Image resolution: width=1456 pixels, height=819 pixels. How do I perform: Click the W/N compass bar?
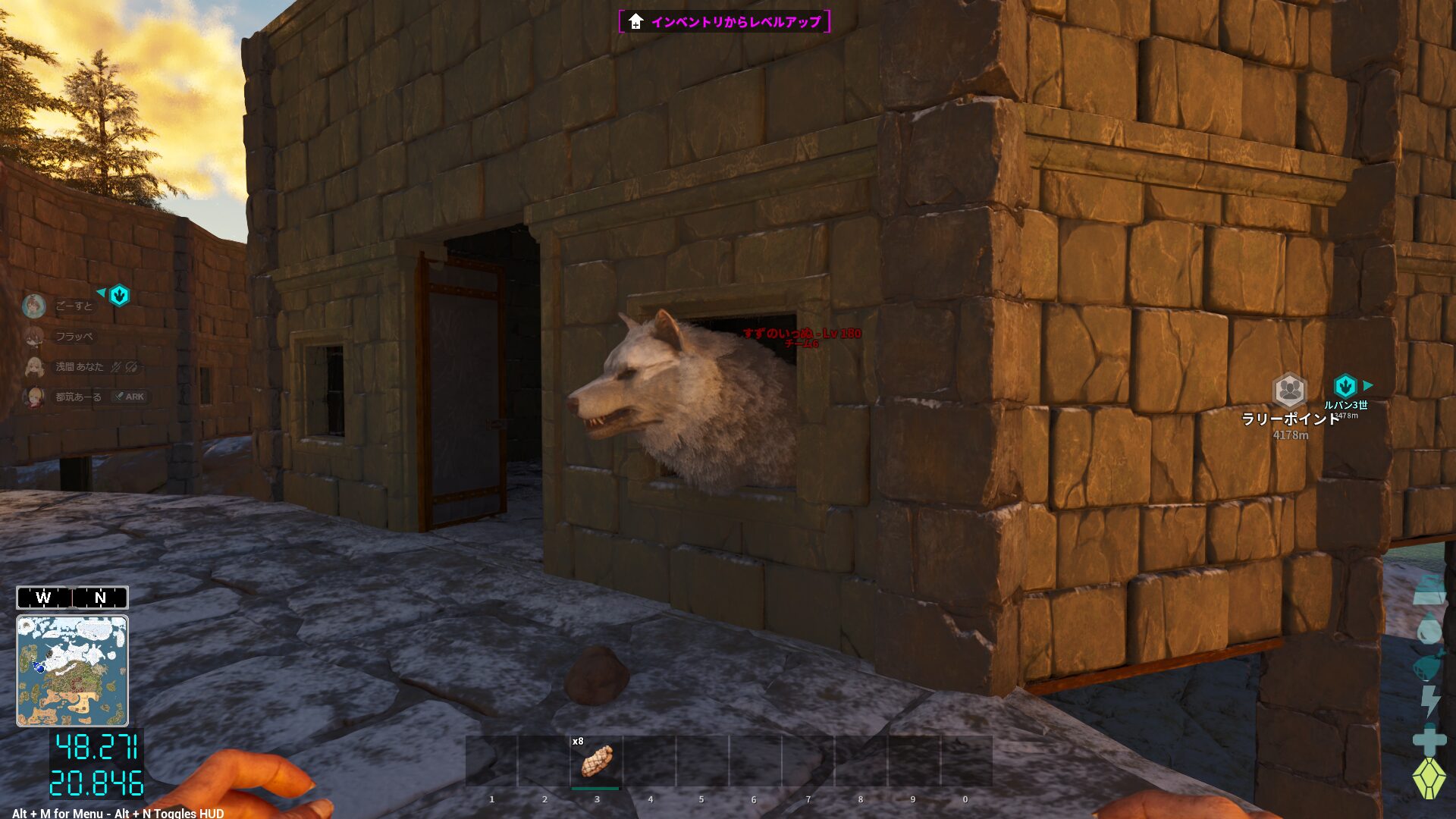click(x=73, y=598)
